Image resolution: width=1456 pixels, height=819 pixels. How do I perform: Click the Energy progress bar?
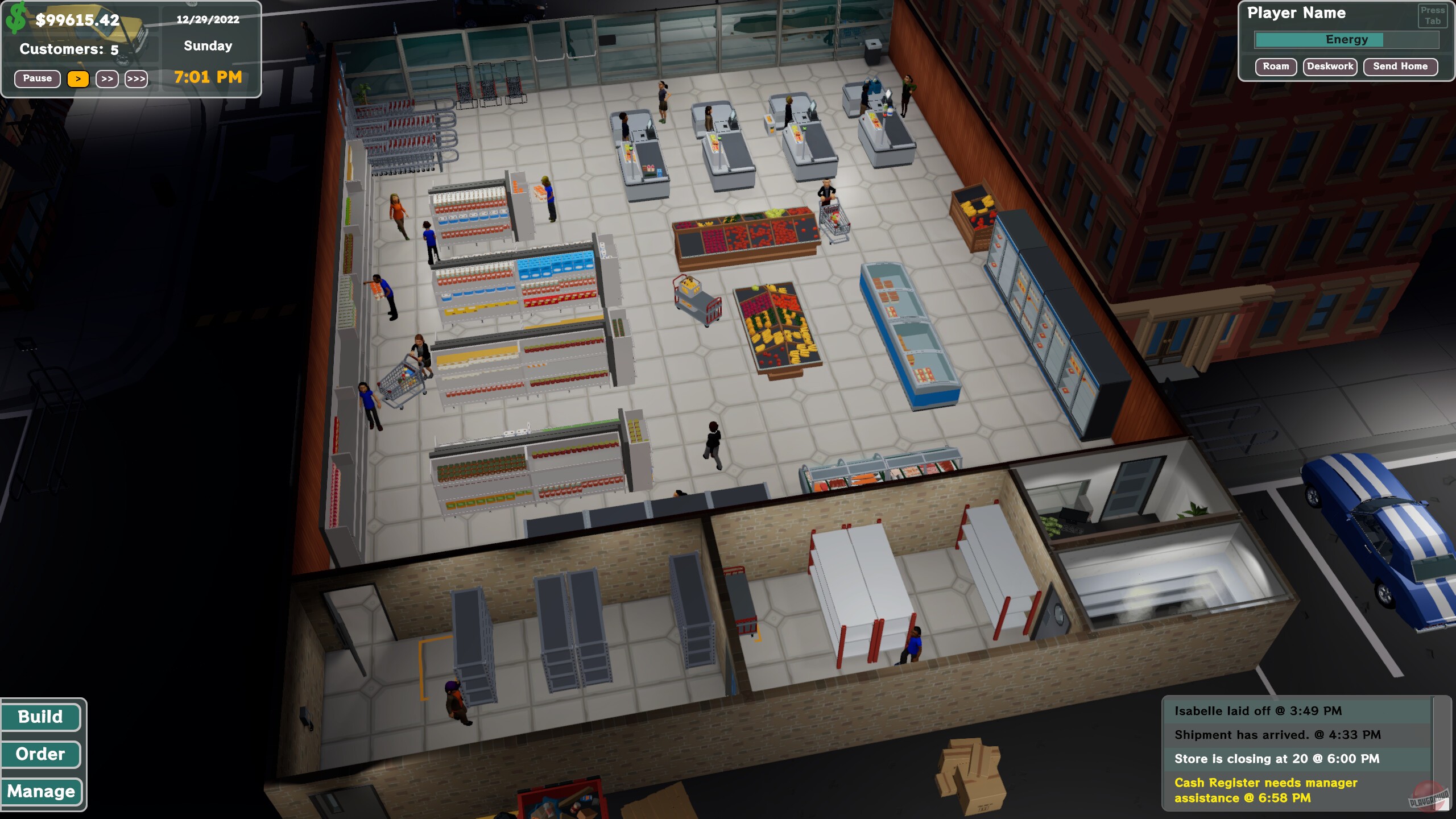click(1346, 40)
